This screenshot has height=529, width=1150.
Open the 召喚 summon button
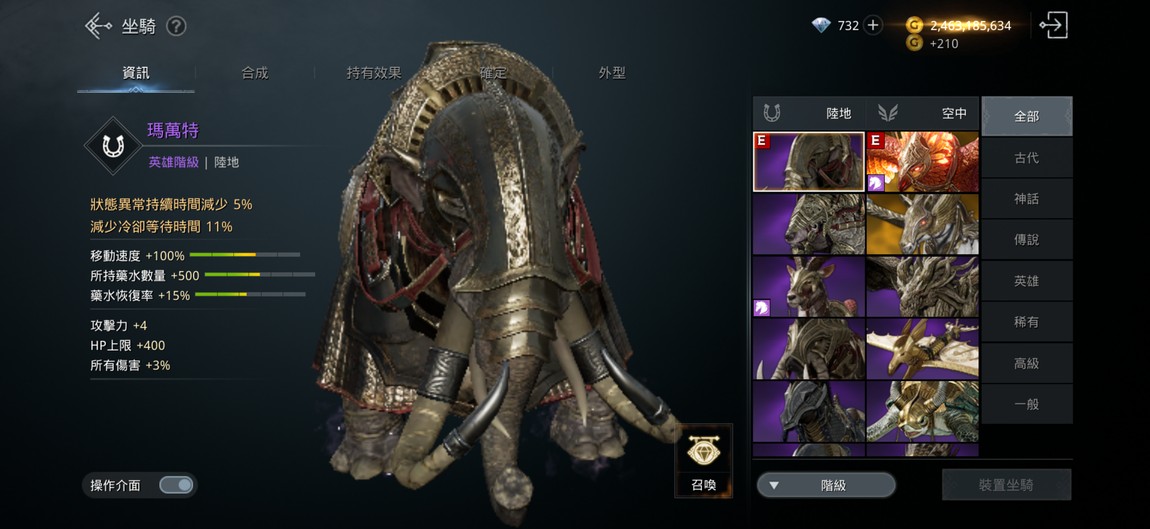(703, 460)
